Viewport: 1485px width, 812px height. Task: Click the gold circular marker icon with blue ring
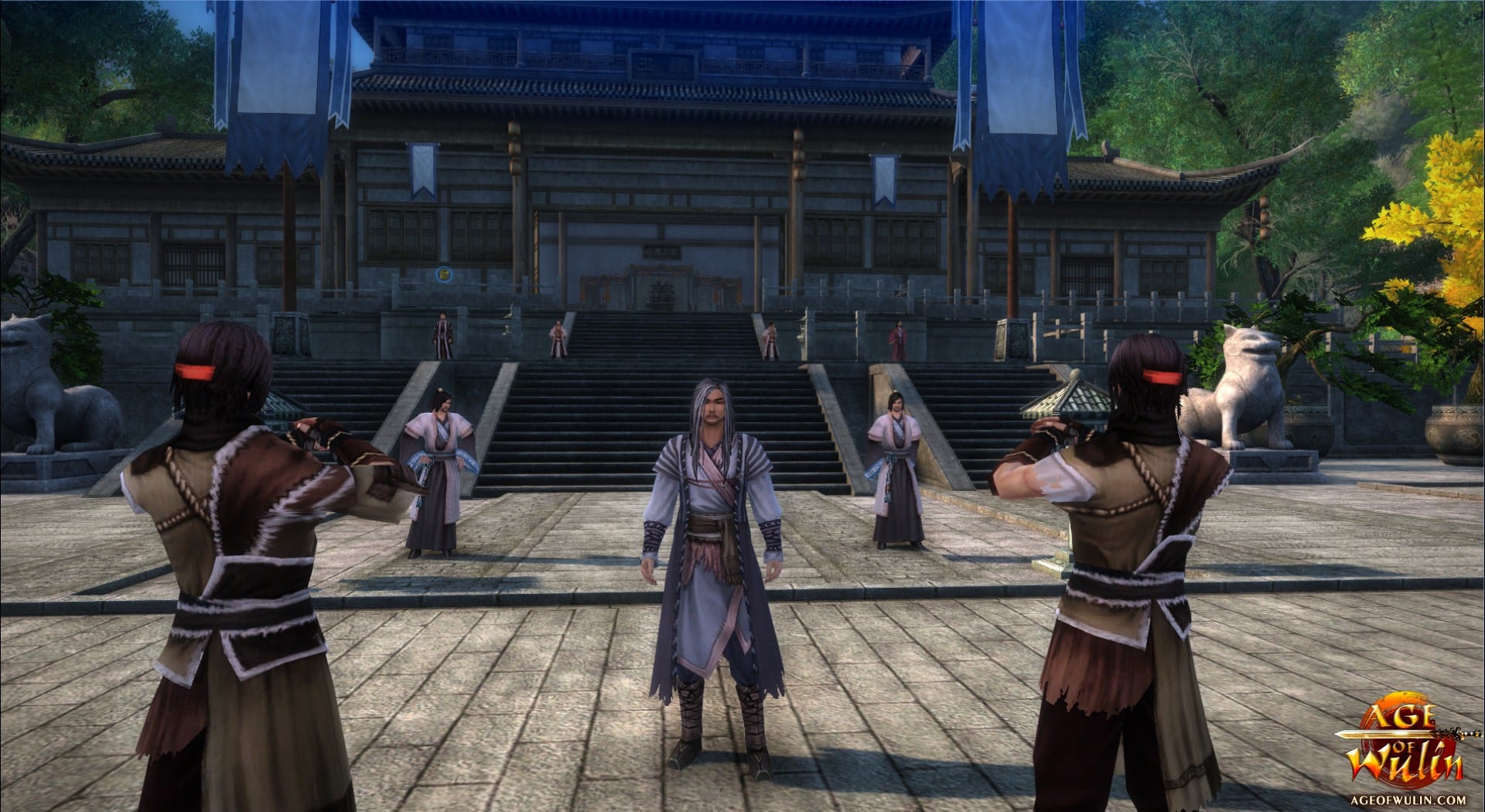coord(444,273)
